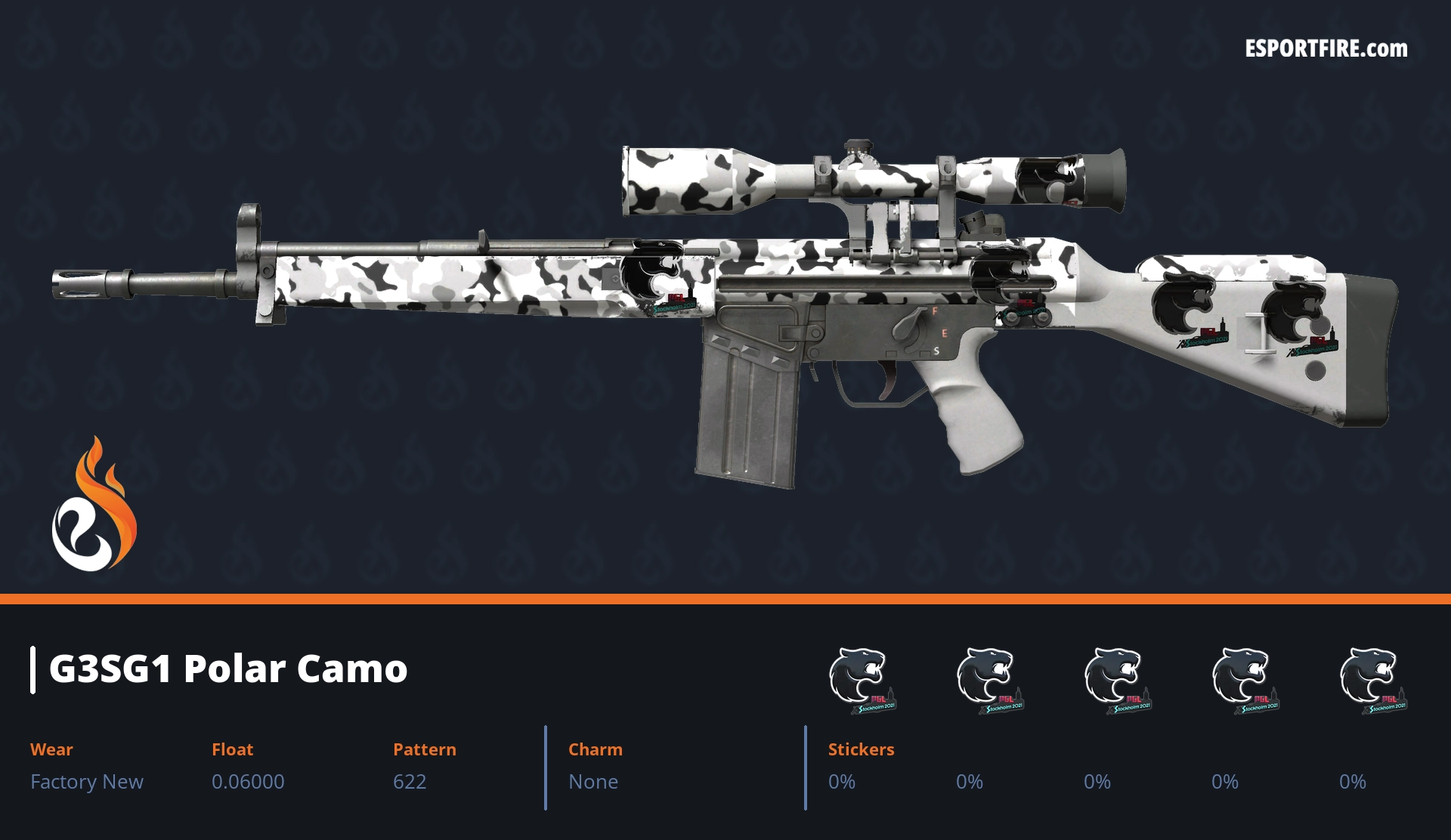Image resolution: width=1451 pixels, height=840 pixels.
Task: Open the ESPORTFIRE.com site link
Action: coord(1326,49)
